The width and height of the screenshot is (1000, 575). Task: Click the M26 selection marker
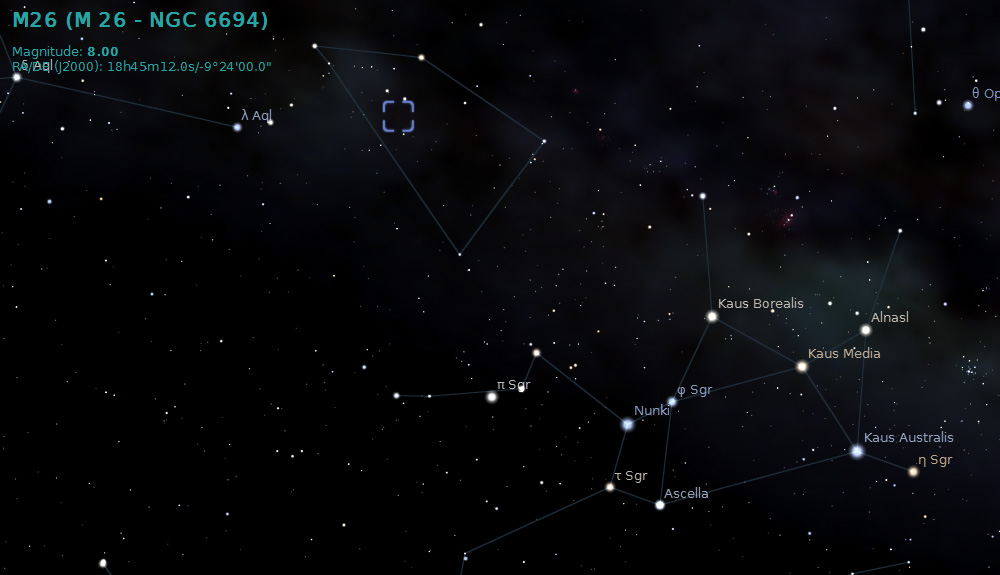398,116
